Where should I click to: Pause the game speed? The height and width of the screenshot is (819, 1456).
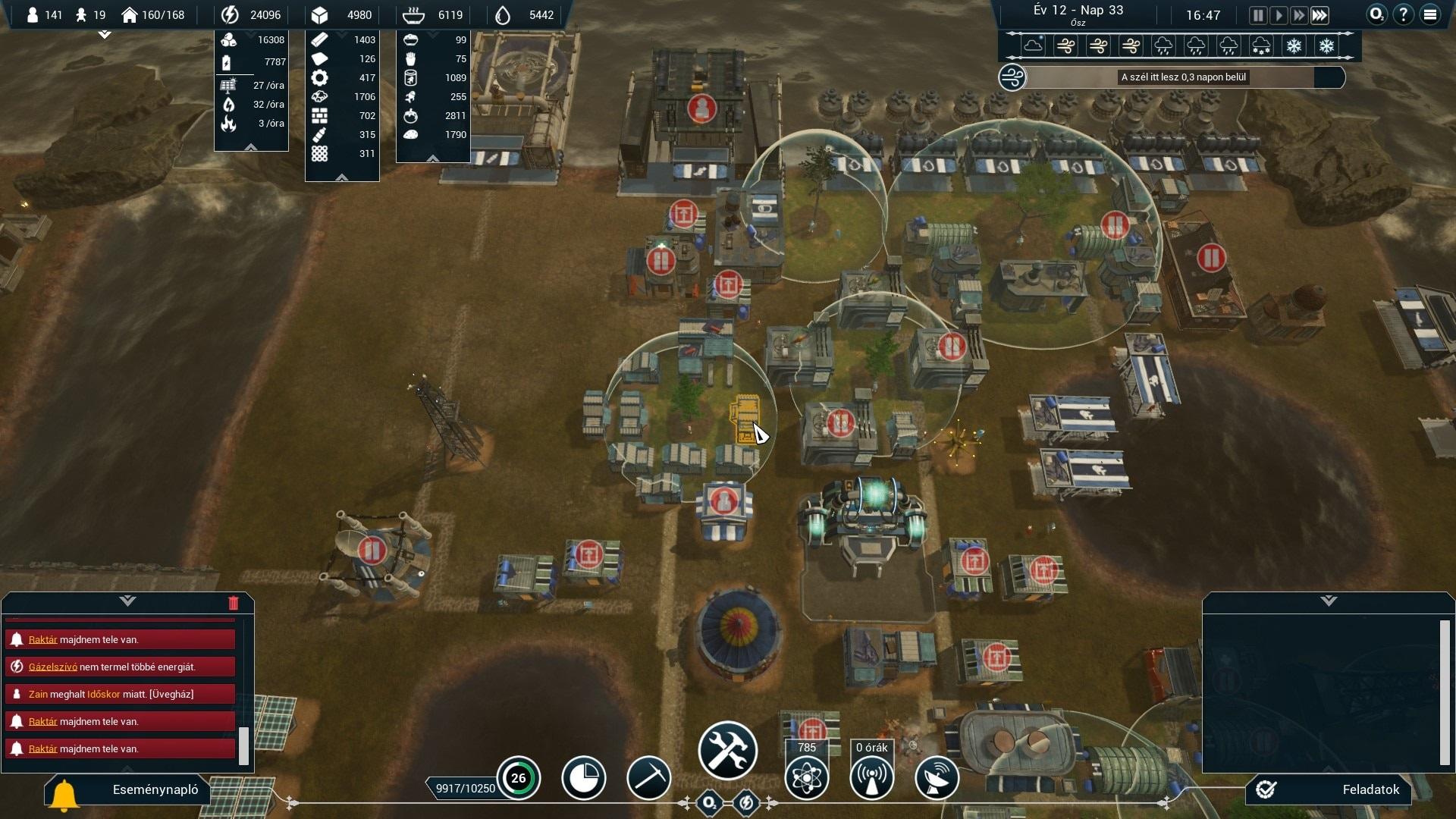click(x=1258, y=15)
